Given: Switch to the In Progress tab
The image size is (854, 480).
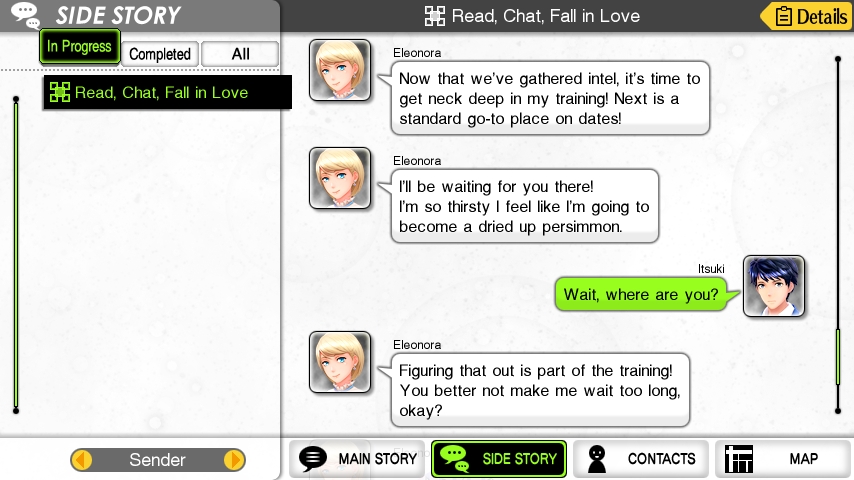Looking at the screenshot, I should click(79, 47).
